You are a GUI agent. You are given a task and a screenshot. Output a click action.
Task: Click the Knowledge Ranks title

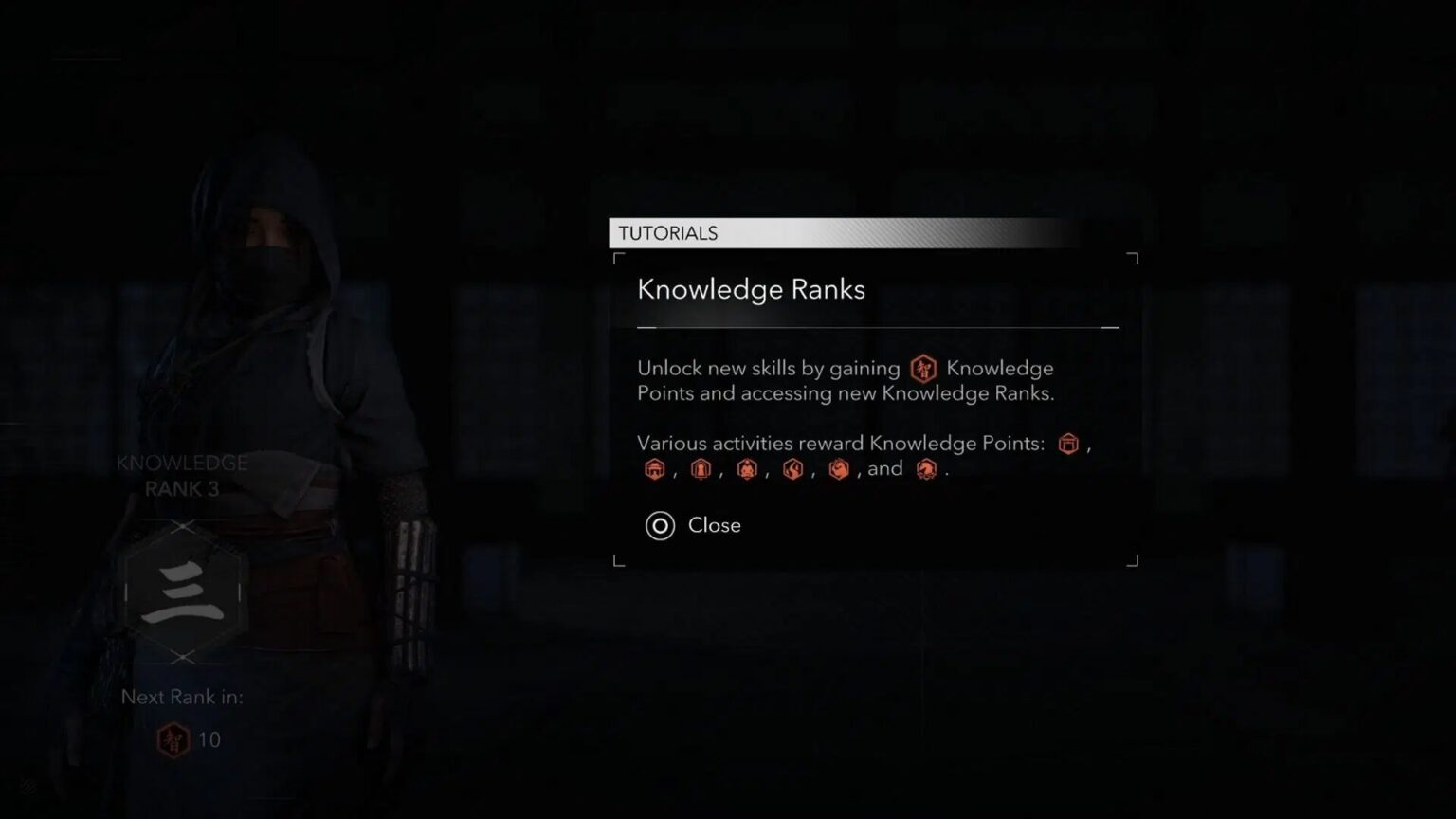pyautogui.click(x=752, y=290)
